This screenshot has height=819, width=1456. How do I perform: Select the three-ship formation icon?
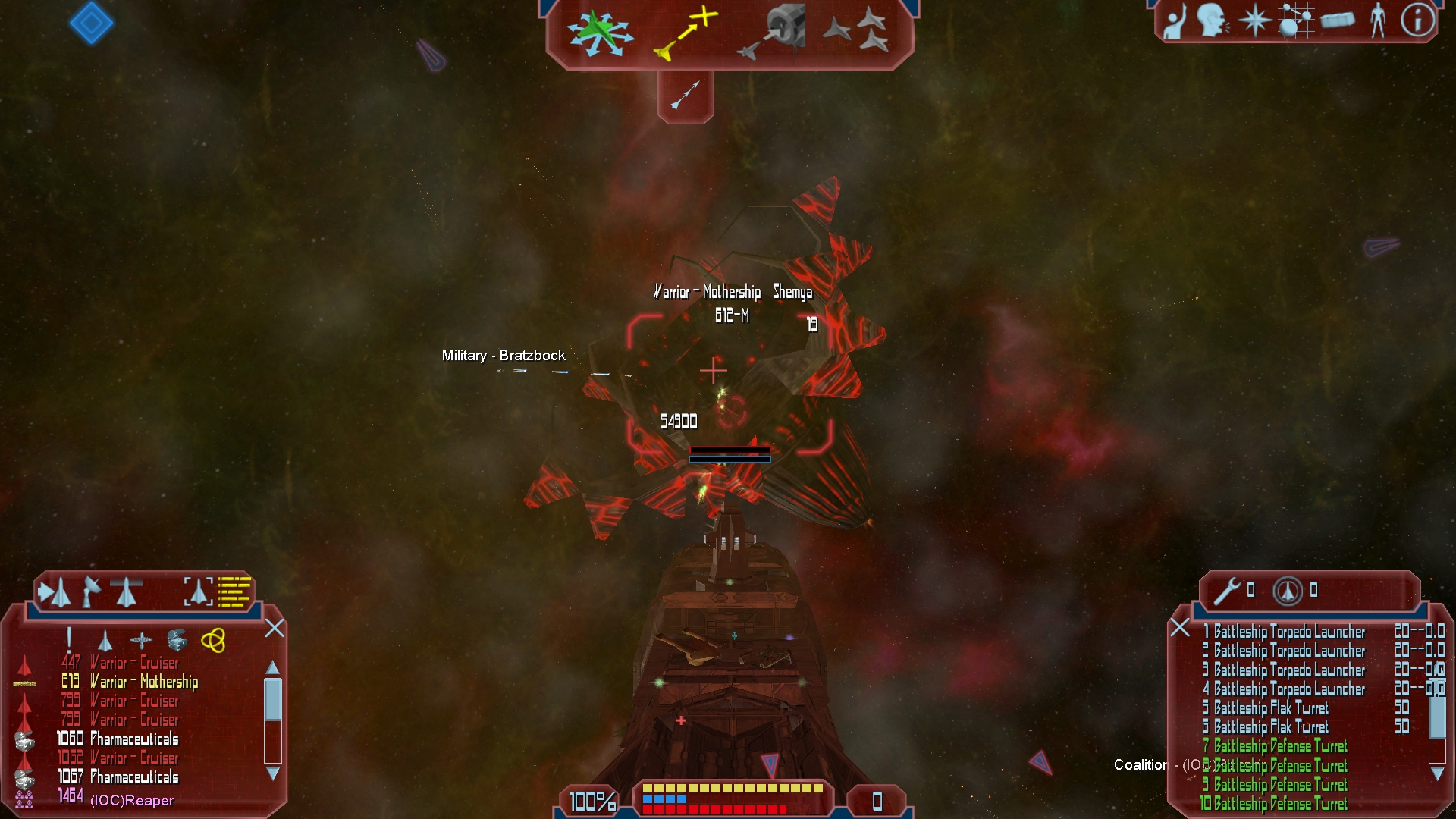[x=856, y=32]
